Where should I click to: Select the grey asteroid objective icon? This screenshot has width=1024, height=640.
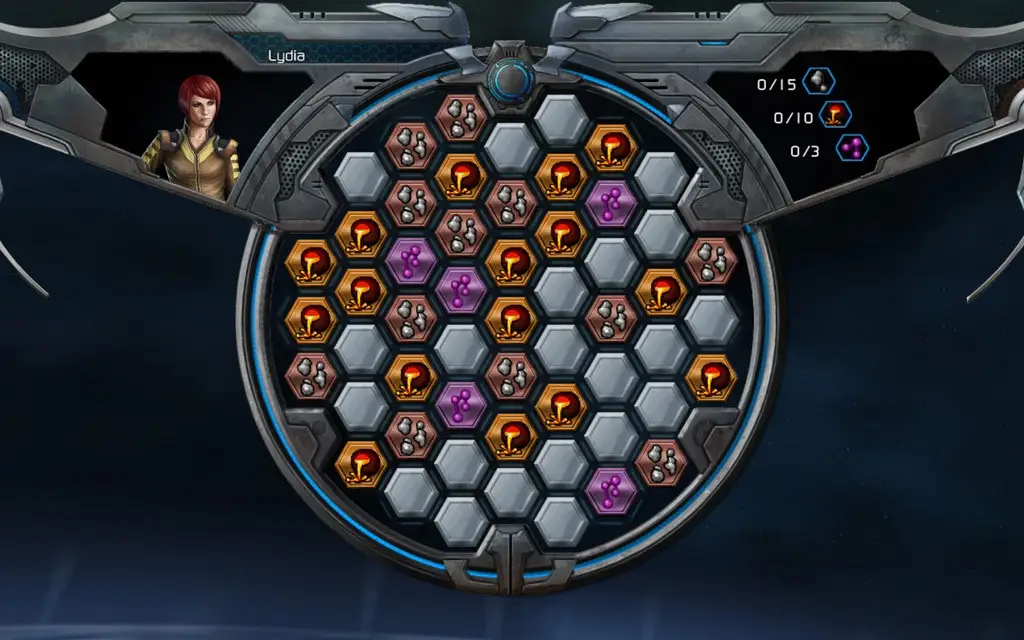819,82
